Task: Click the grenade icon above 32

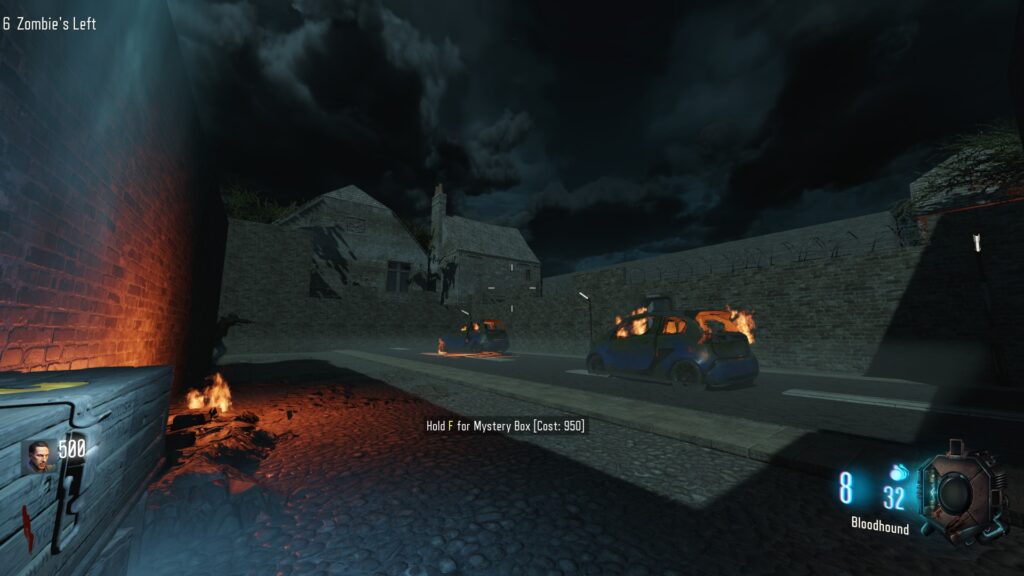Action: (896, 472)
